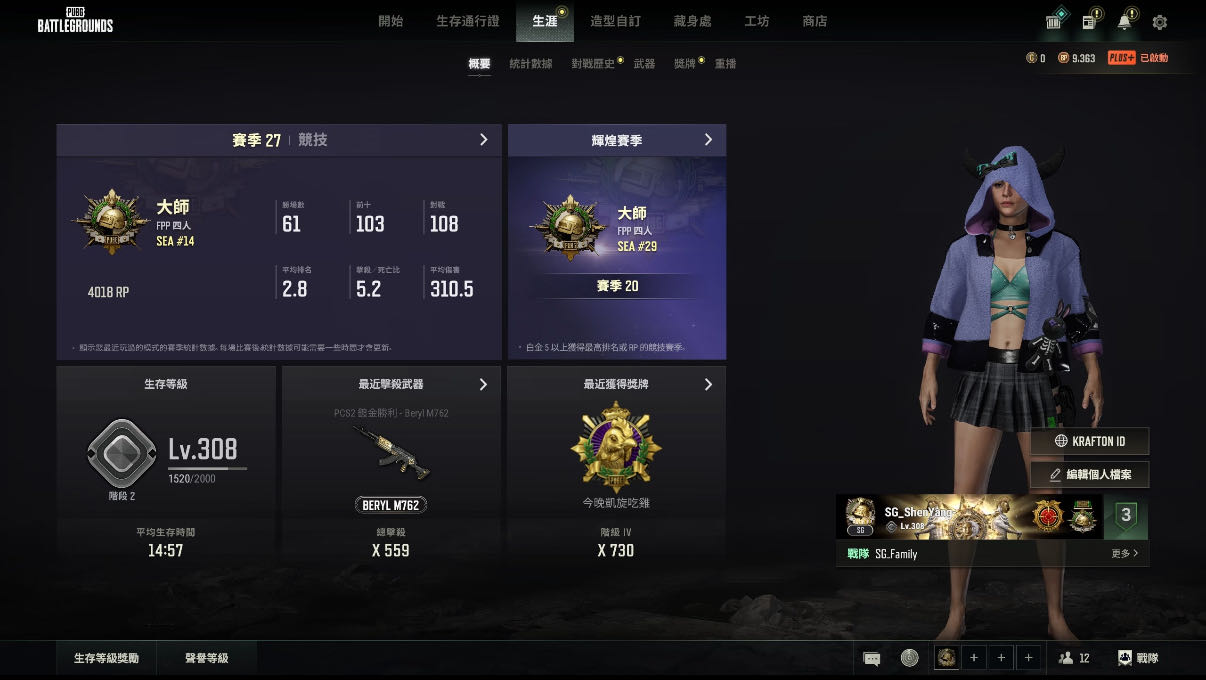Viewport: 1206px width, 680px height.
Task: Expand the 賽季 27 競技 panel arrow
Action: (484, 140)
